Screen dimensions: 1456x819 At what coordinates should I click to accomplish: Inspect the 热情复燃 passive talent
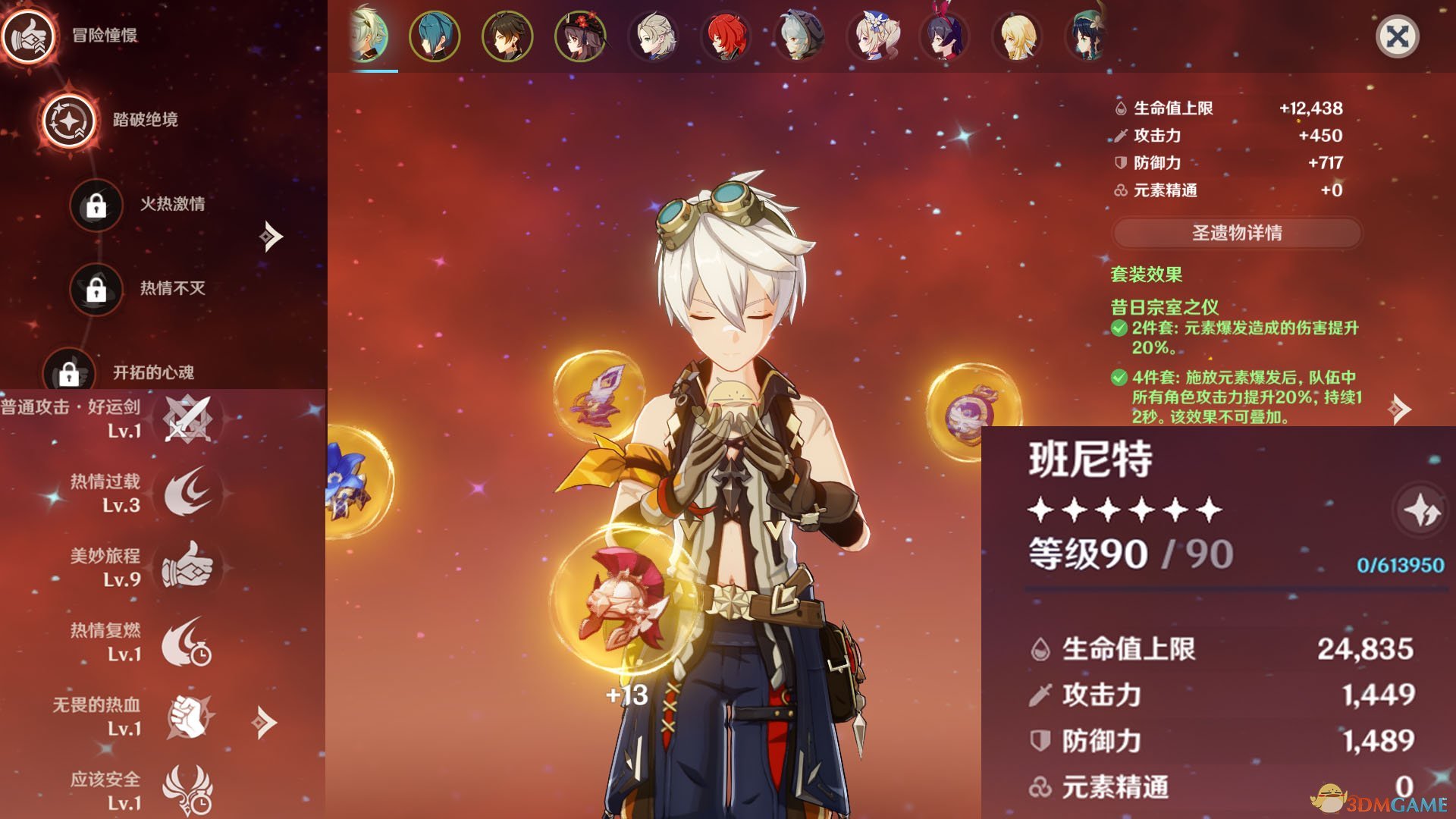coord(187,641)
